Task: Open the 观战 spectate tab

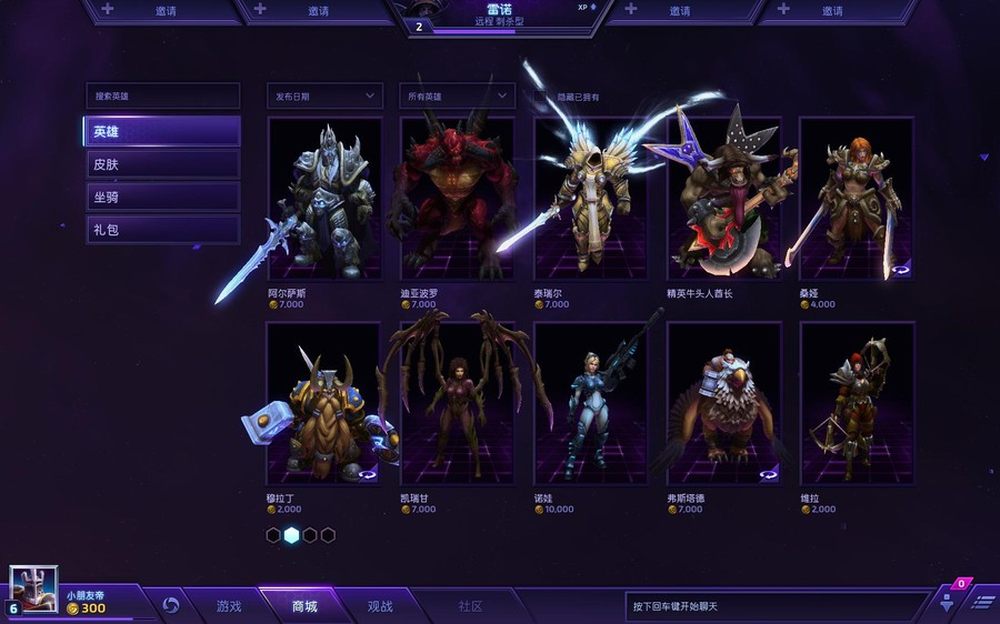Action: (380, 606)
